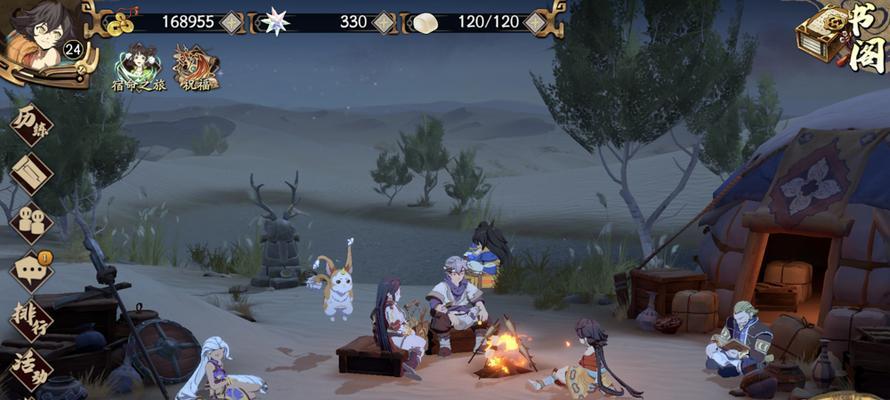Refill stamina with the plus next to 120/120
Screen dimensions: 890x400
coord(536,21)
